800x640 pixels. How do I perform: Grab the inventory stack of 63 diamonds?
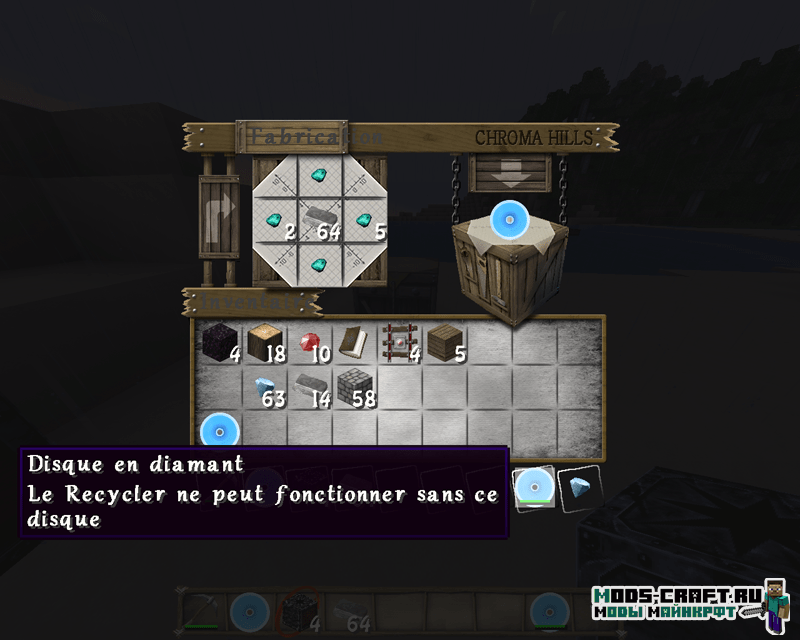(x=264, y=386)
